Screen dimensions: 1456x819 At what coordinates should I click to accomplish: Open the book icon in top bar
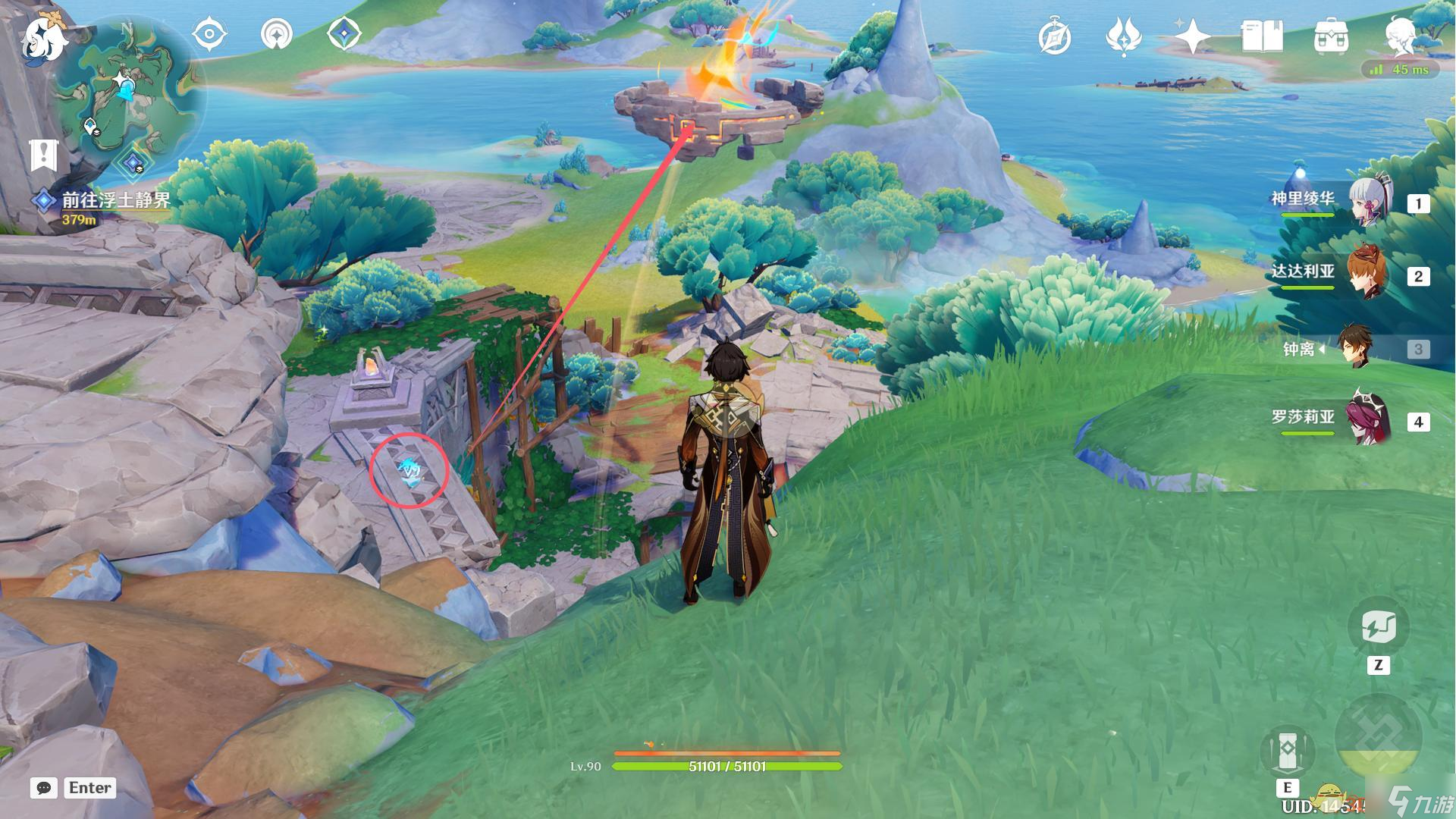tap(1262, 36)
